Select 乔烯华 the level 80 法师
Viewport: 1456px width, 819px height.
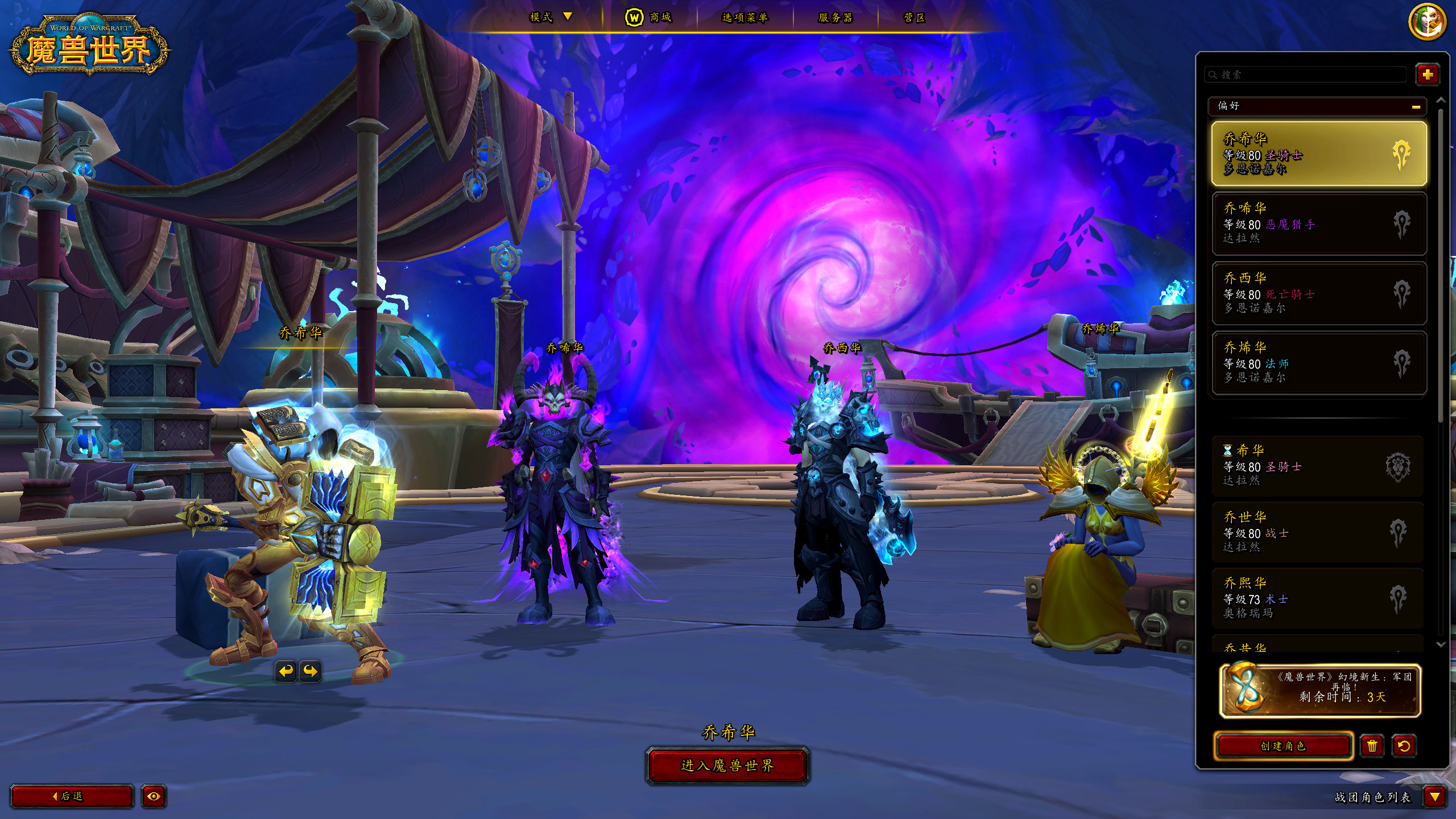1318,363
